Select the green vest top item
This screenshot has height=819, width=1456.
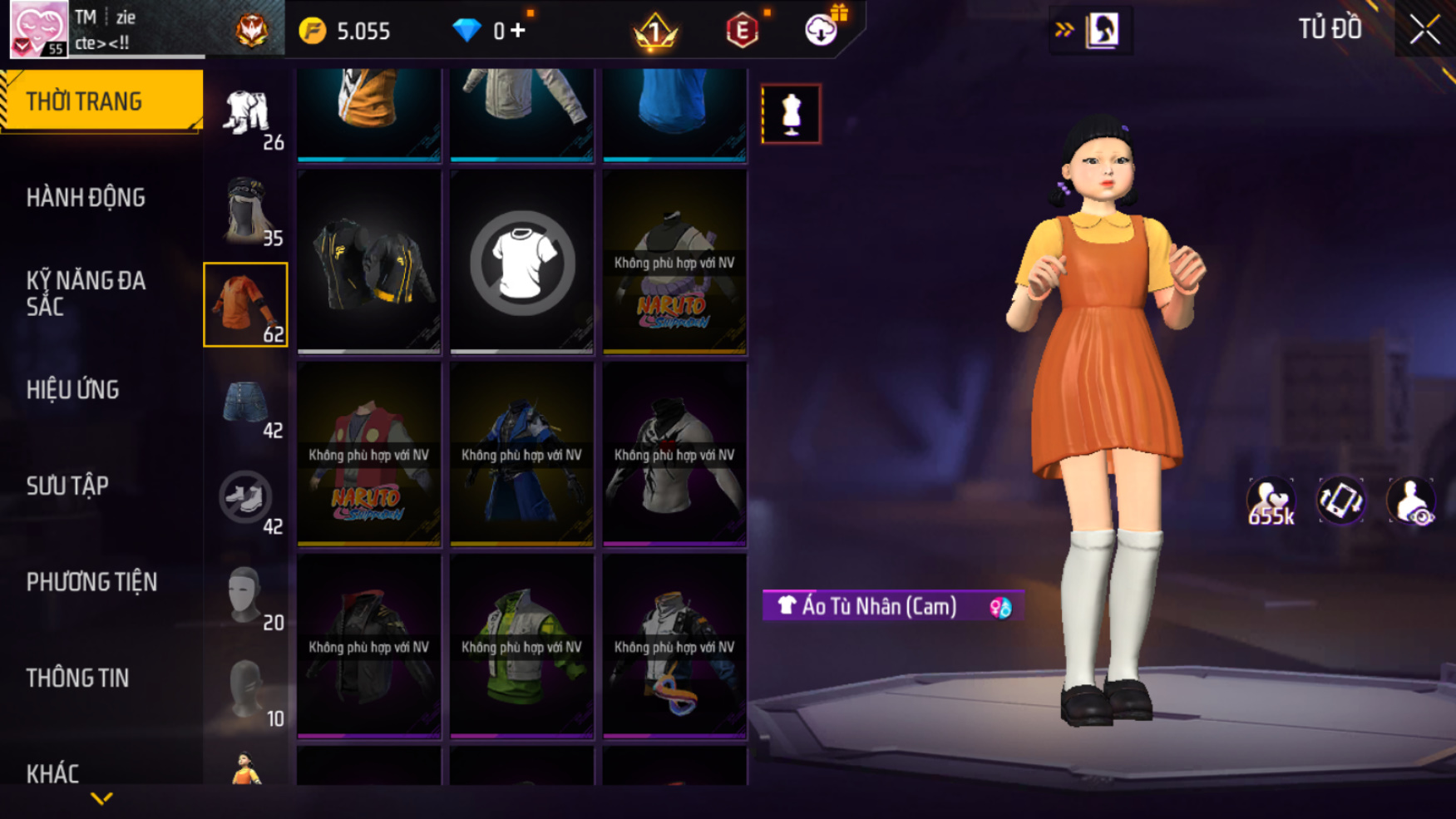pos(522,647)
